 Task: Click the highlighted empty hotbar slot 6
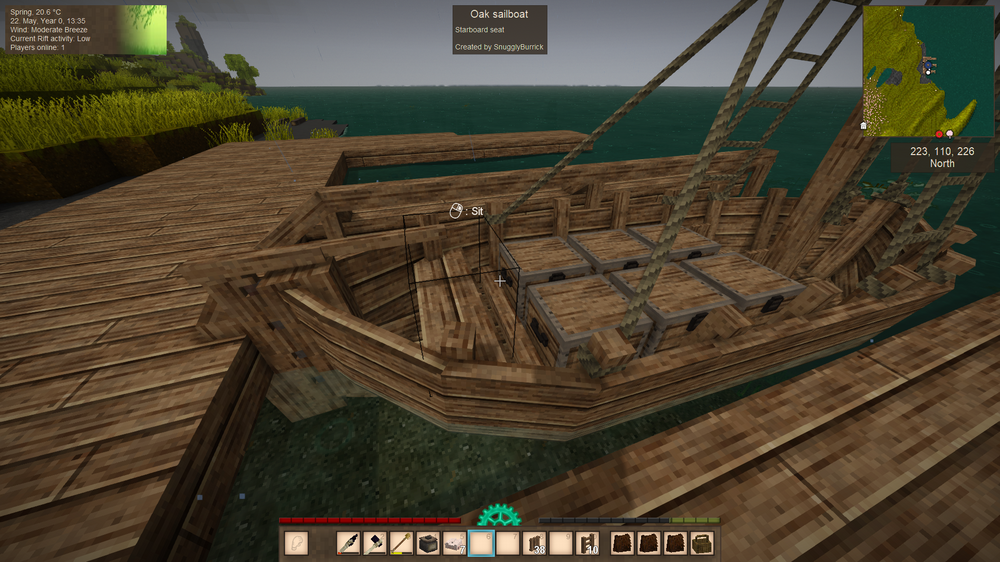[x=482, y=544]
